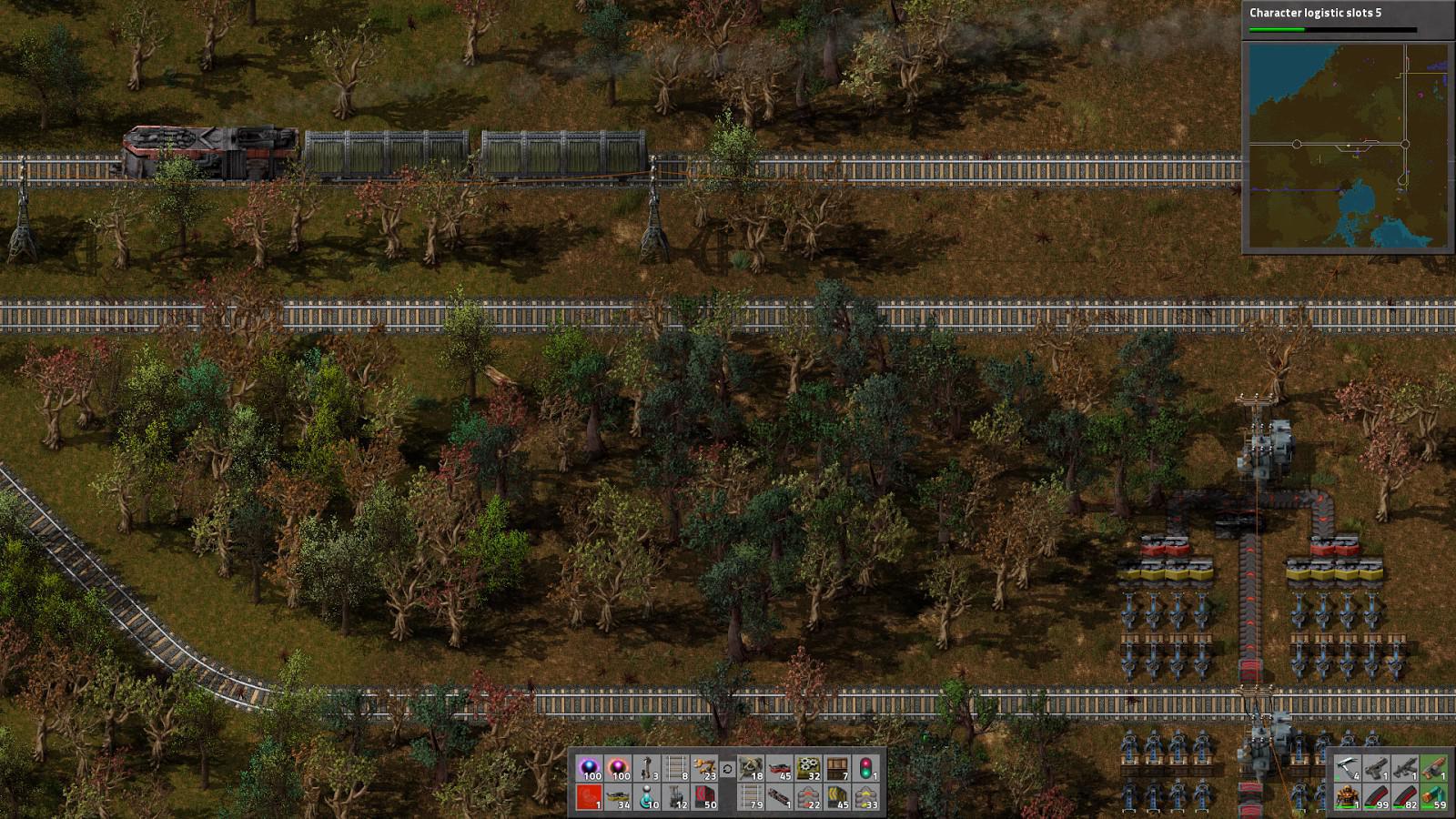The image size is (1456, 819).
Task: Select the submachine gun weapon slot
Action: (x=1405, y=768)
